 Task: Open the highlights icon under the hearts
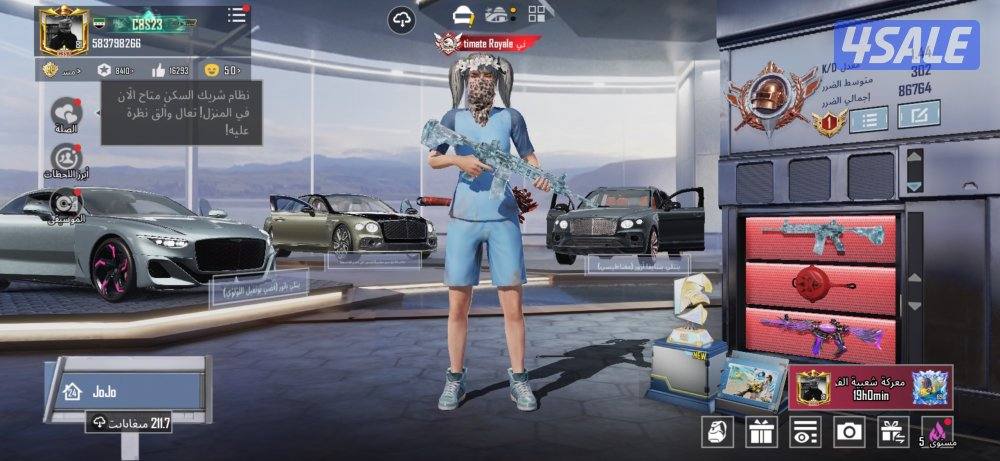pyautogui.click(x=66, y=158)
